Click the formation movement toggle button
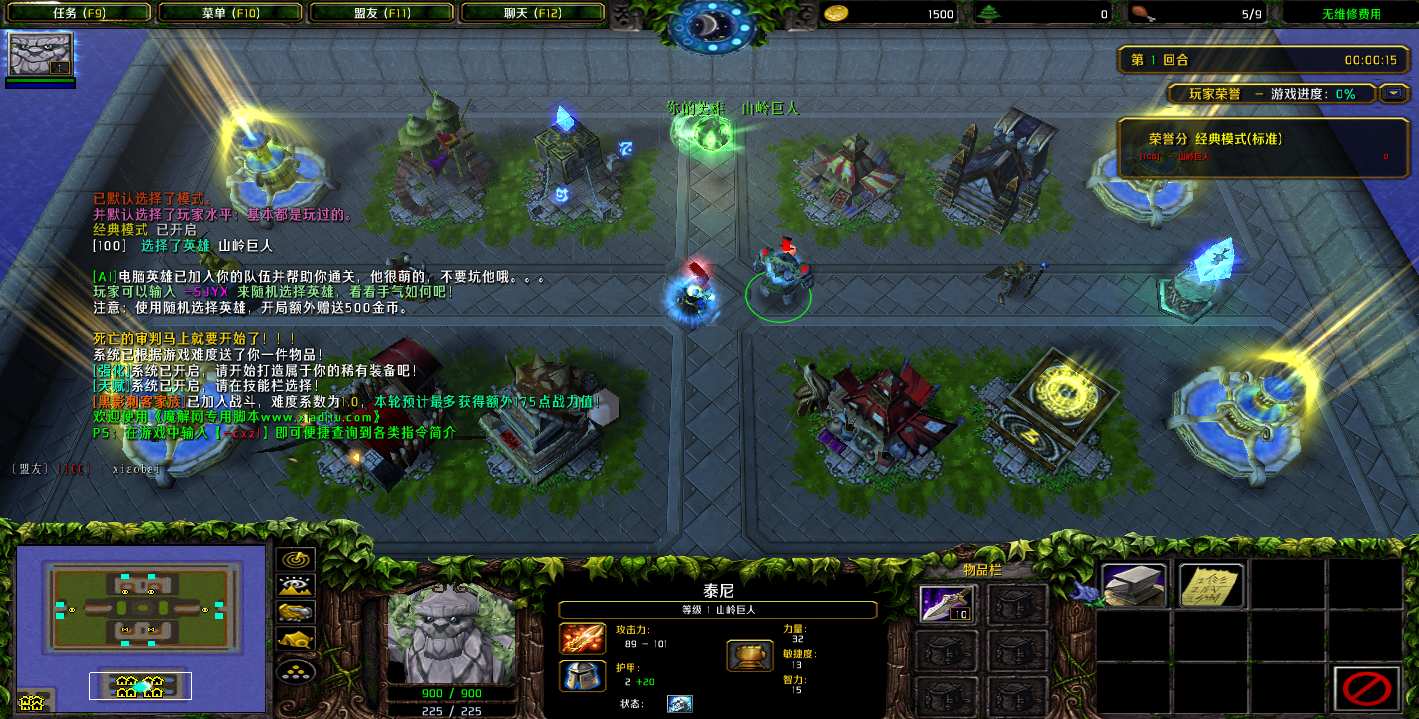 (x=296, y=669)
